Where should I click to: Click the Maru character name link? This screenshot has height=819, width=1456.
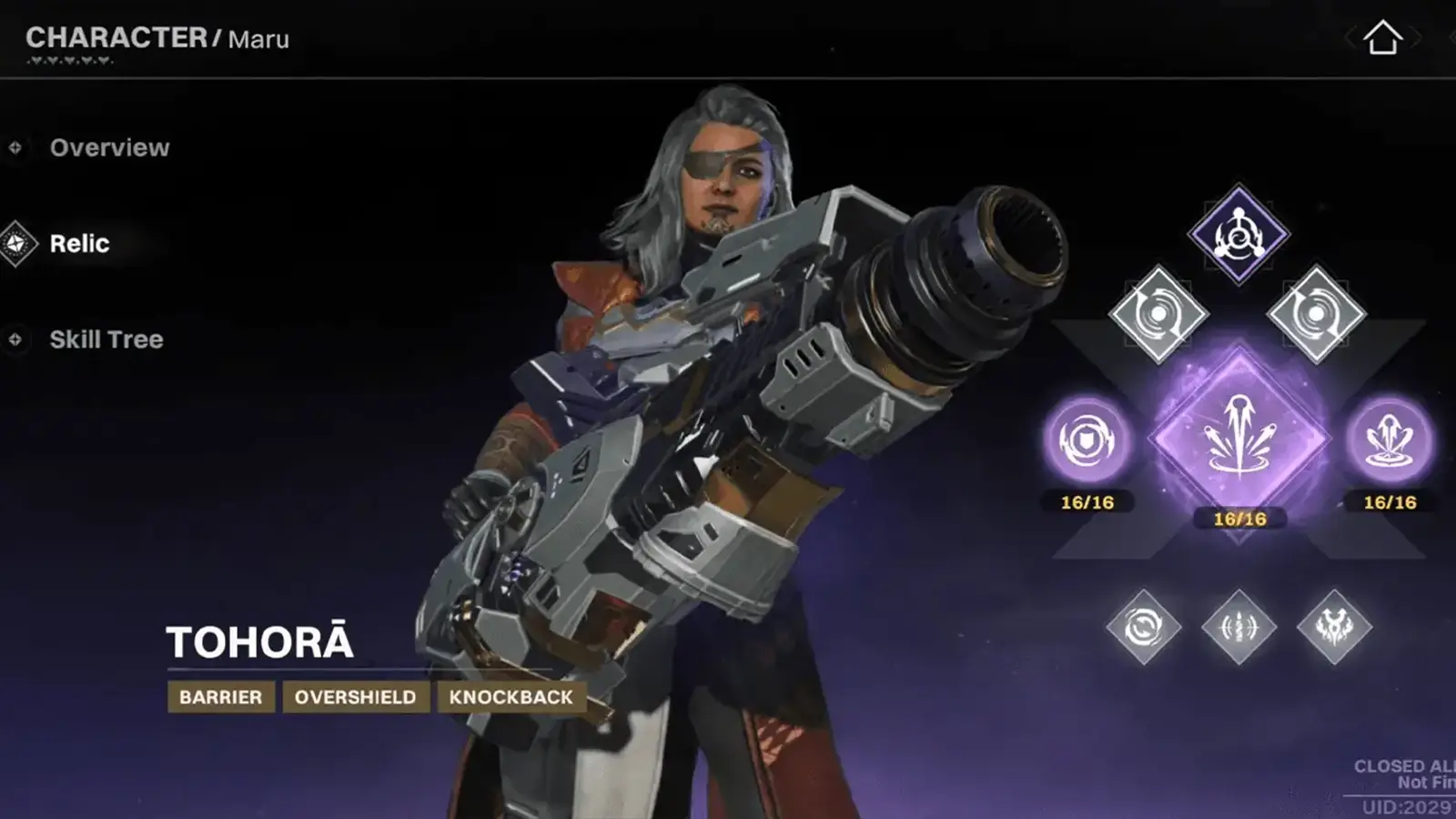258,39
